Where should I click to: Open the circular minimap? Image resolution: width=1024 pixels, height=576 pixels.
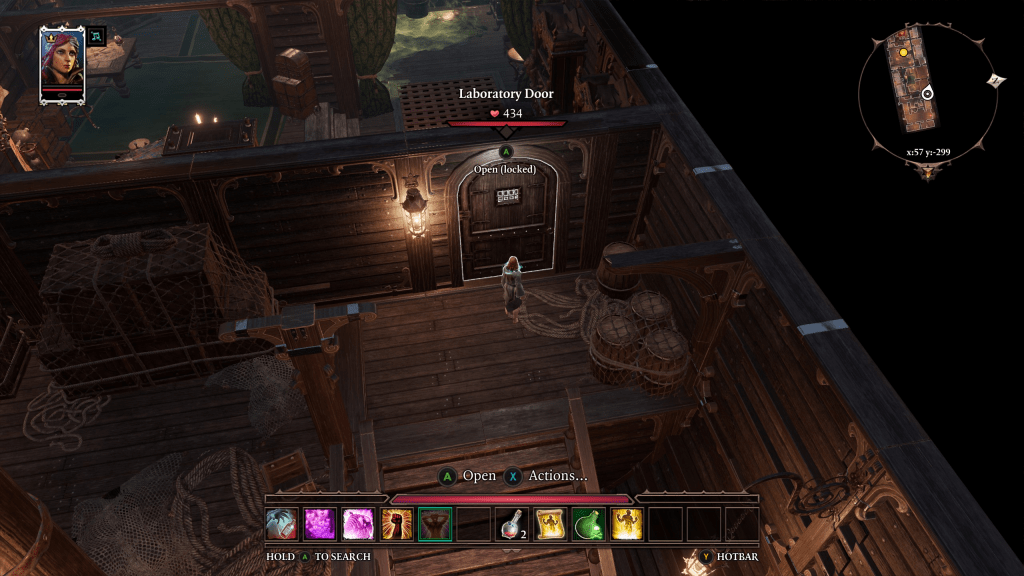(x=927, y=93)
